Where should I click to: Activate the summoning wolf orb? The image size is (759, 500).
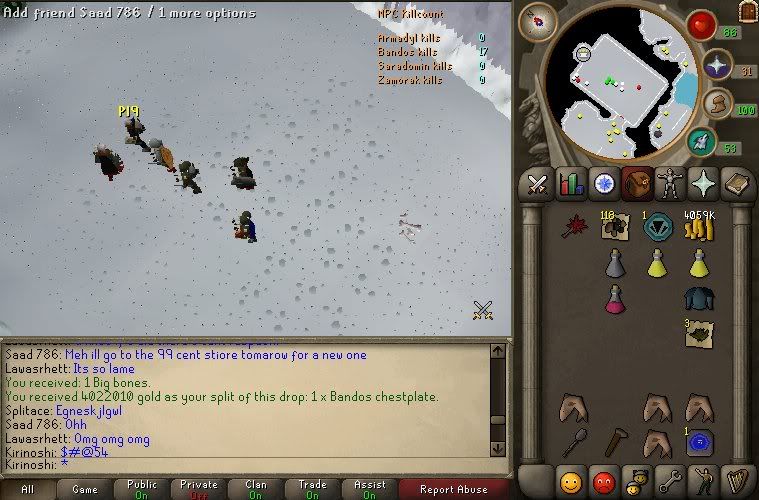pyautogui.click(x=701, y=141)
